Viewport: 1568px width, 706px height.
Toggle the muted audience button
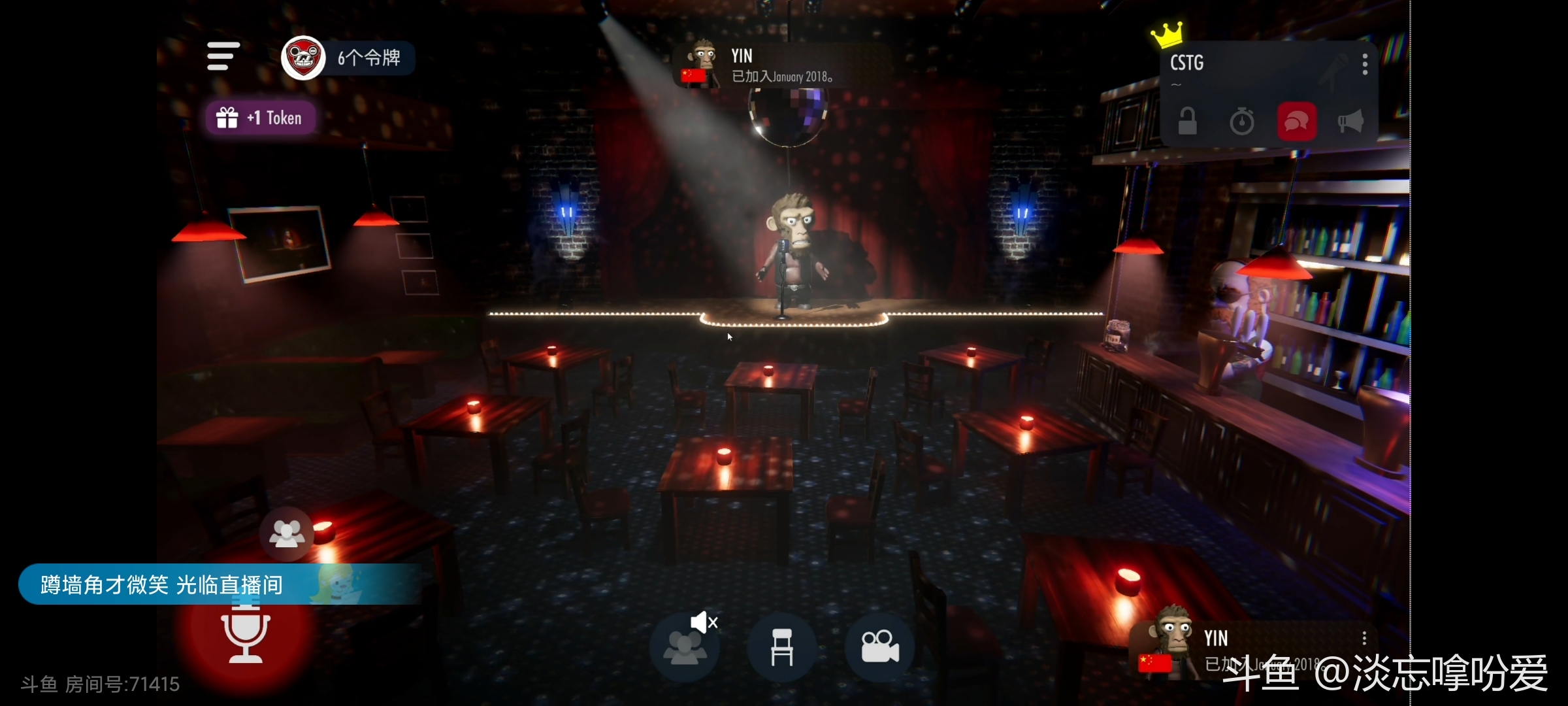pos(685,646)
